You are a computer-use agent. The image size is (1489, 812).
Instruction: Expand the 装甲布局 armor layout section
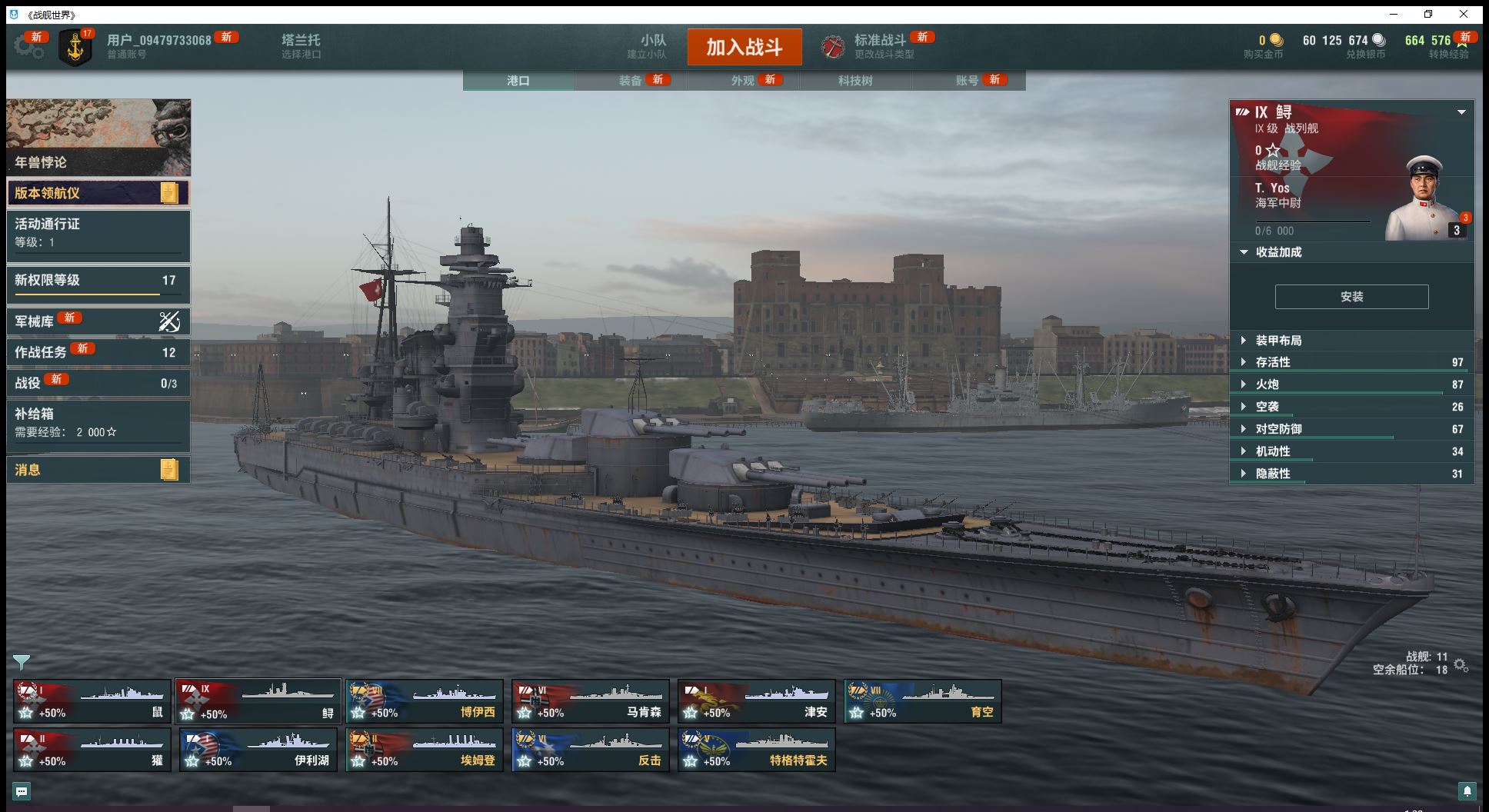pyautogui.click(x=1278, y=341)
